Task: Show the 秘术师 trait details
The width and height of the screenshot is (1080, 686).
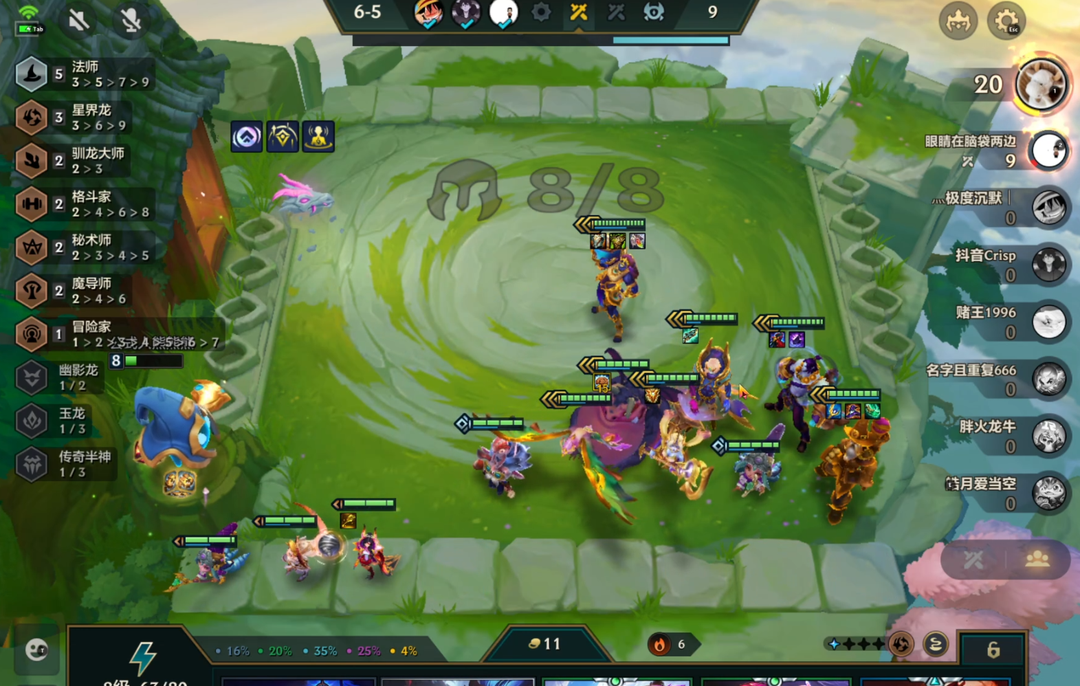Action: pos(84,247)
